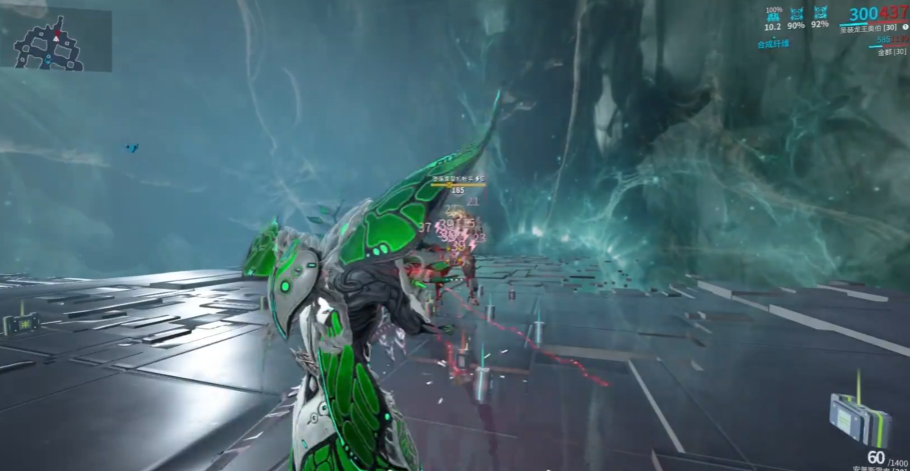Select the 100% buff icon showing 10.2
Viewport: 910px width, 471px height.
[x=773, y=15]
